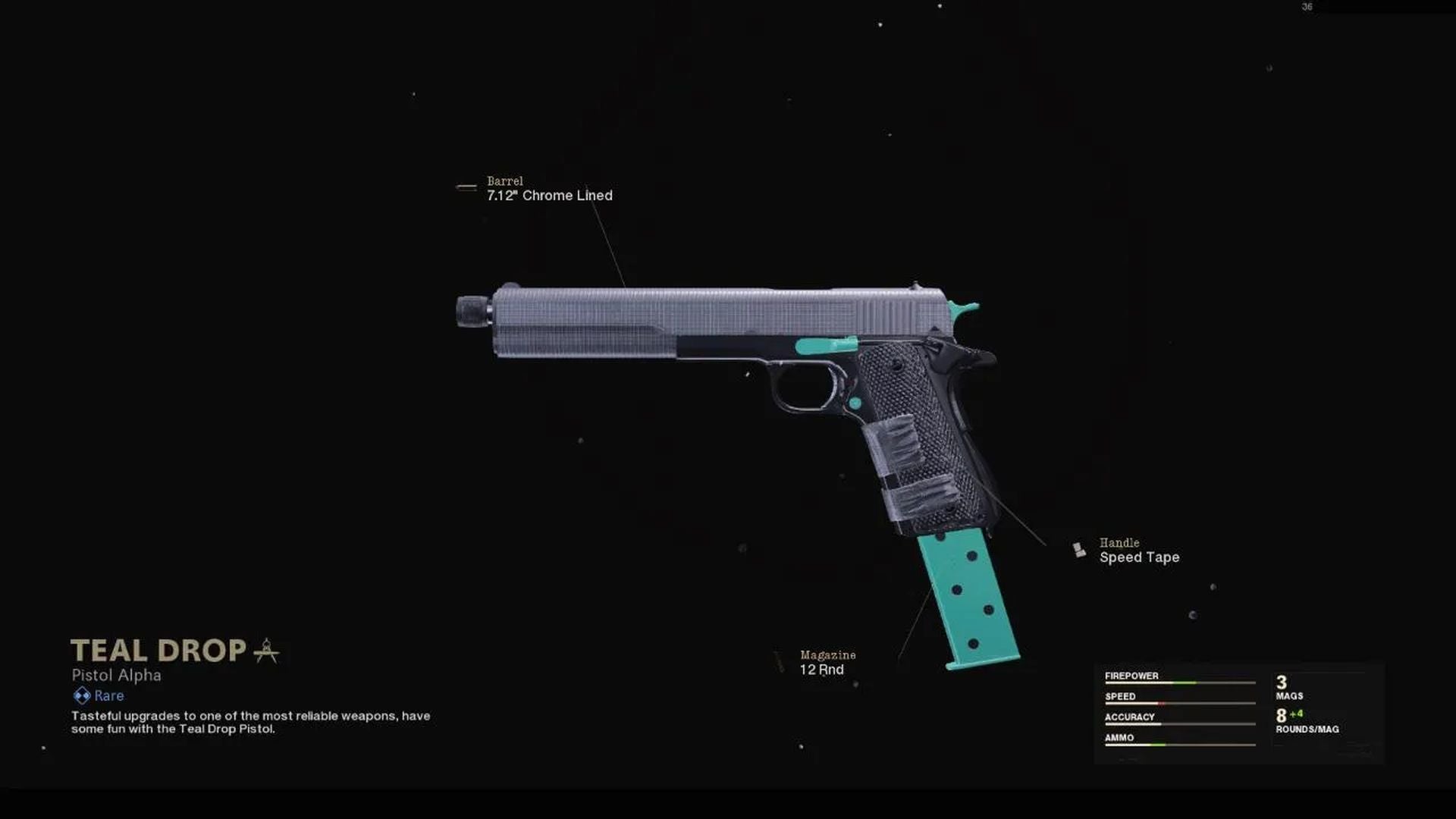Expand the 7.12" Chrome Lined barrel details
This screenshot has width=1456, height=819.
[x=548, y=195]
